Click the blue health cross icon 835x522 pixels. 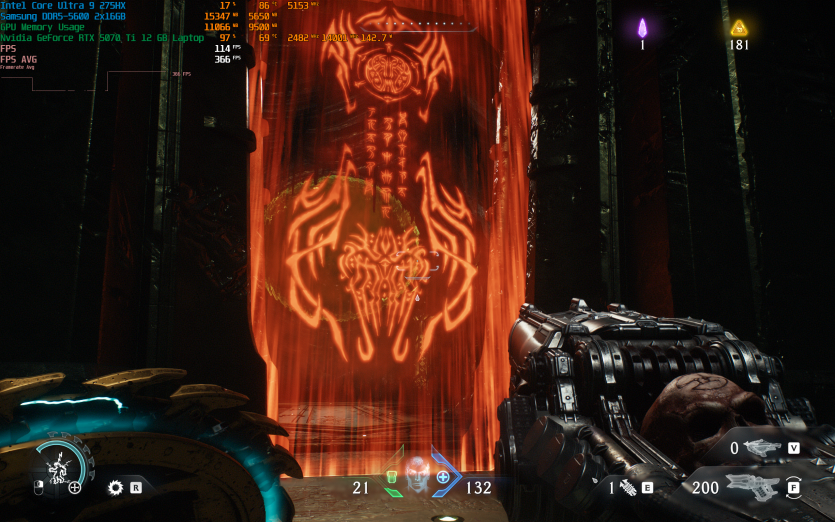[x=442, y=477]
